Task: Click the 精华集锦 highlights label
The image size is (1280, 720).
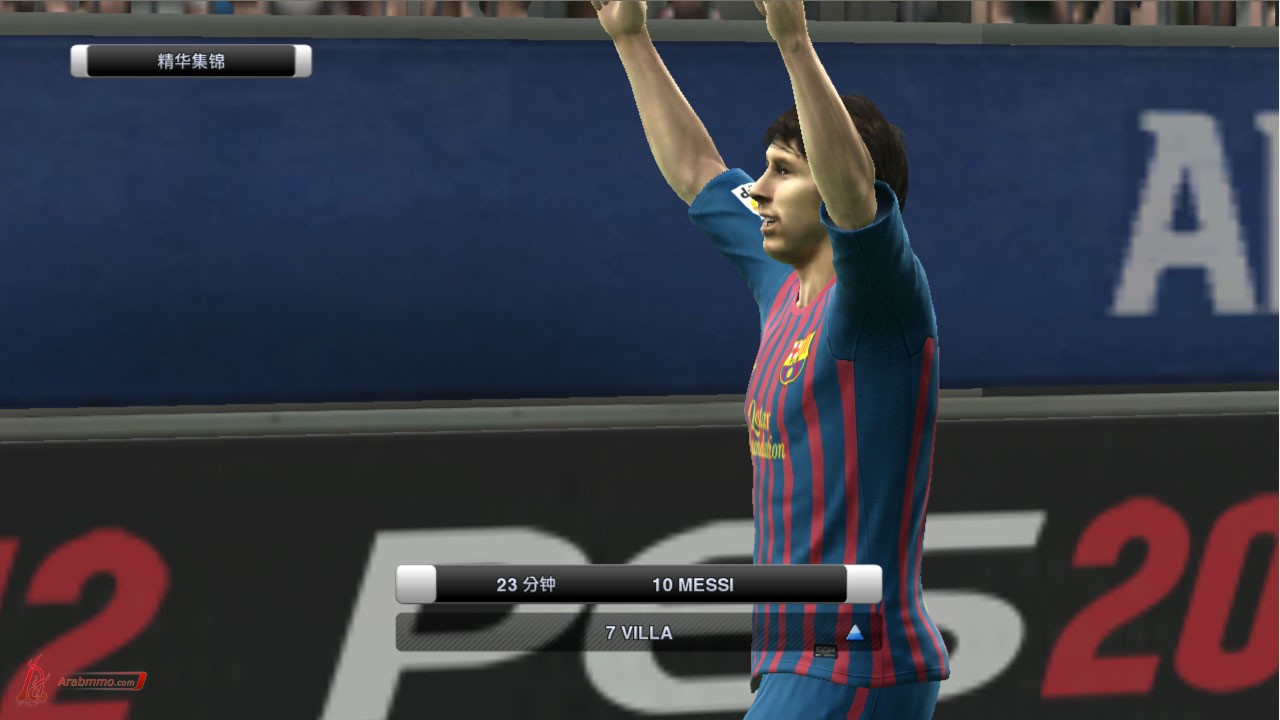Action: pyautogui.click(x=191, y=61)
